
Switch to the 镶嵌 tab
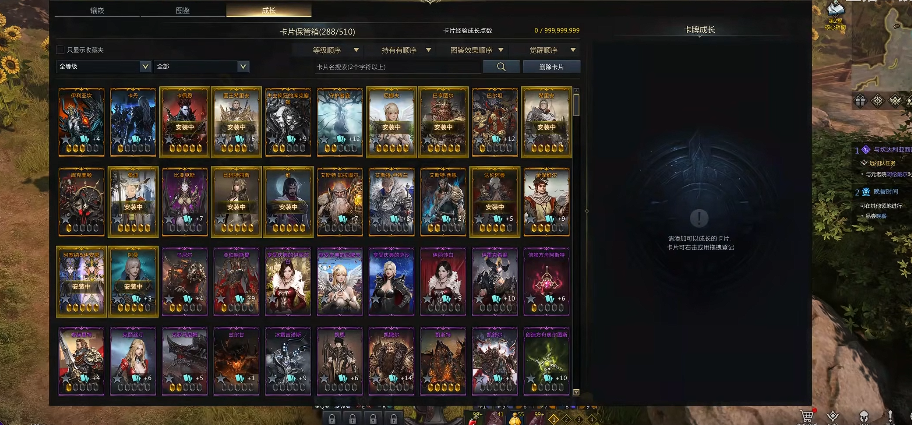pyautogui.click(x=98, y=10)
